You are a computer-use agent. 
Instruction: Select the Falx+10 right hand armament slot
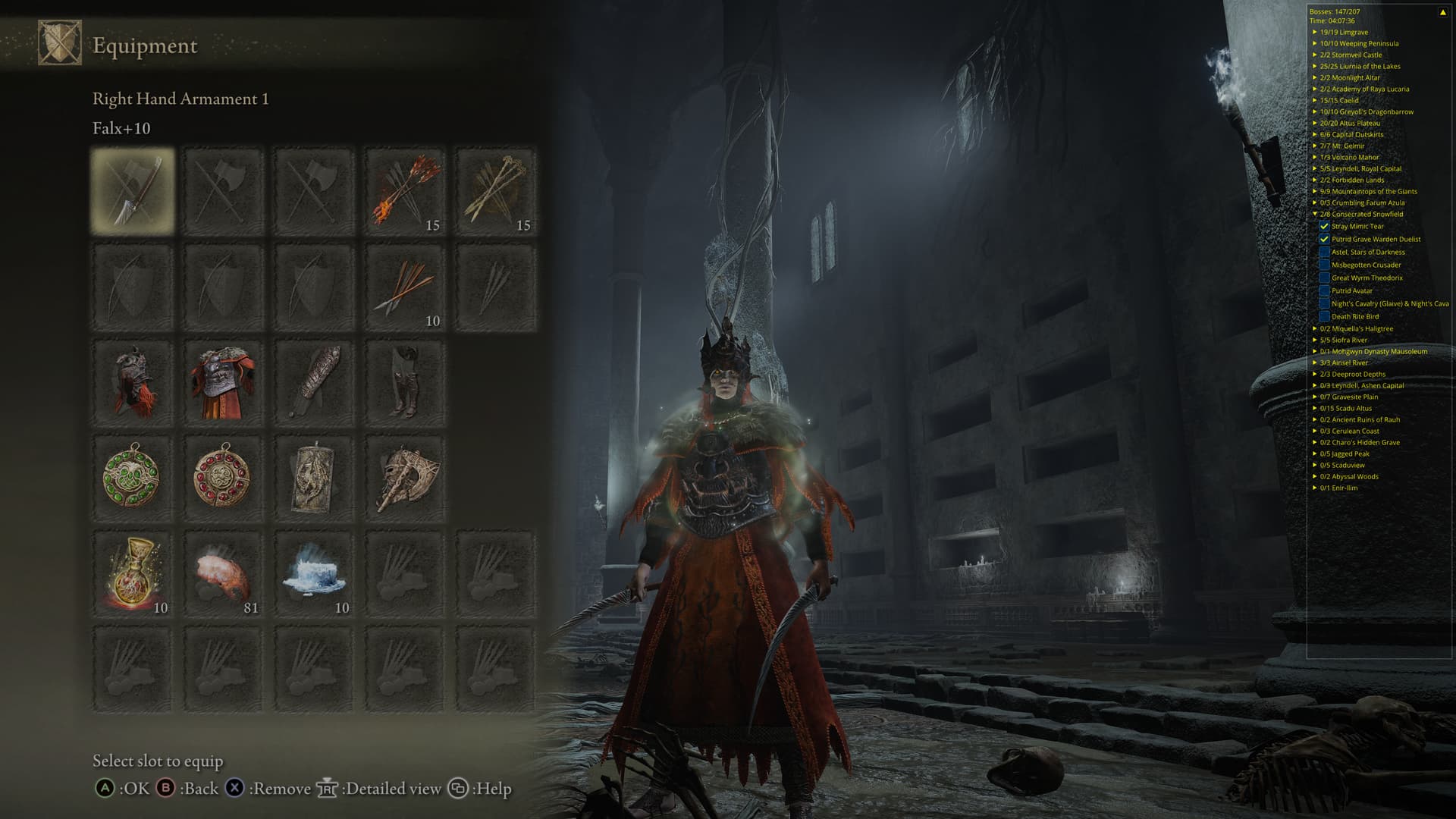pyautogui.click(x=133, y=190)
